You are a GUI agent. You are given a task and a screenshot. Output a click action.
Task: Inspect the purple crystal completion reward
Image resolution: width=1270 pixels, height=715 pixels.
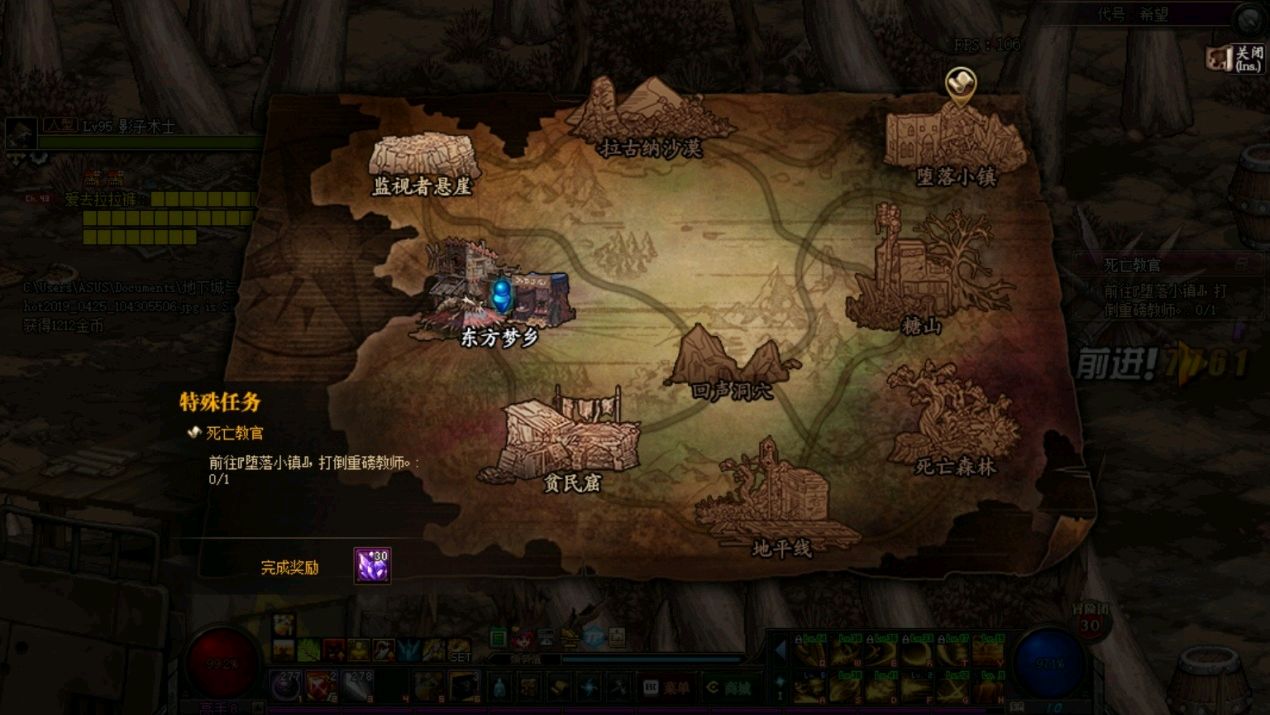click(x=372, y=566)
